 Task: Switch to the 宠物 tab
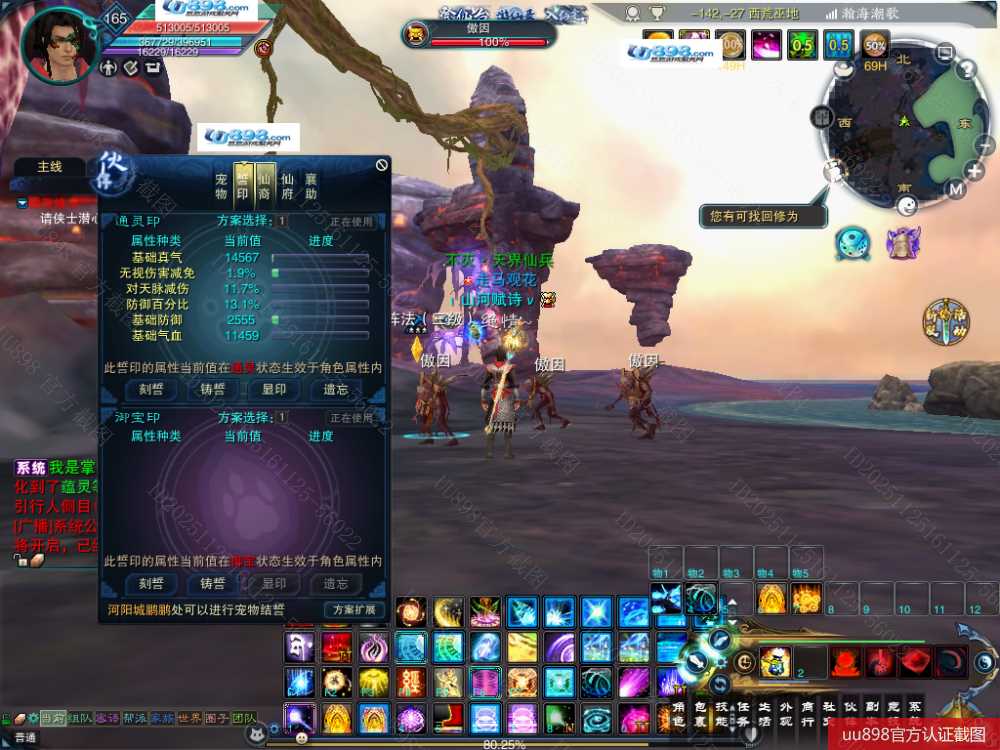click(x=222, y=185)
